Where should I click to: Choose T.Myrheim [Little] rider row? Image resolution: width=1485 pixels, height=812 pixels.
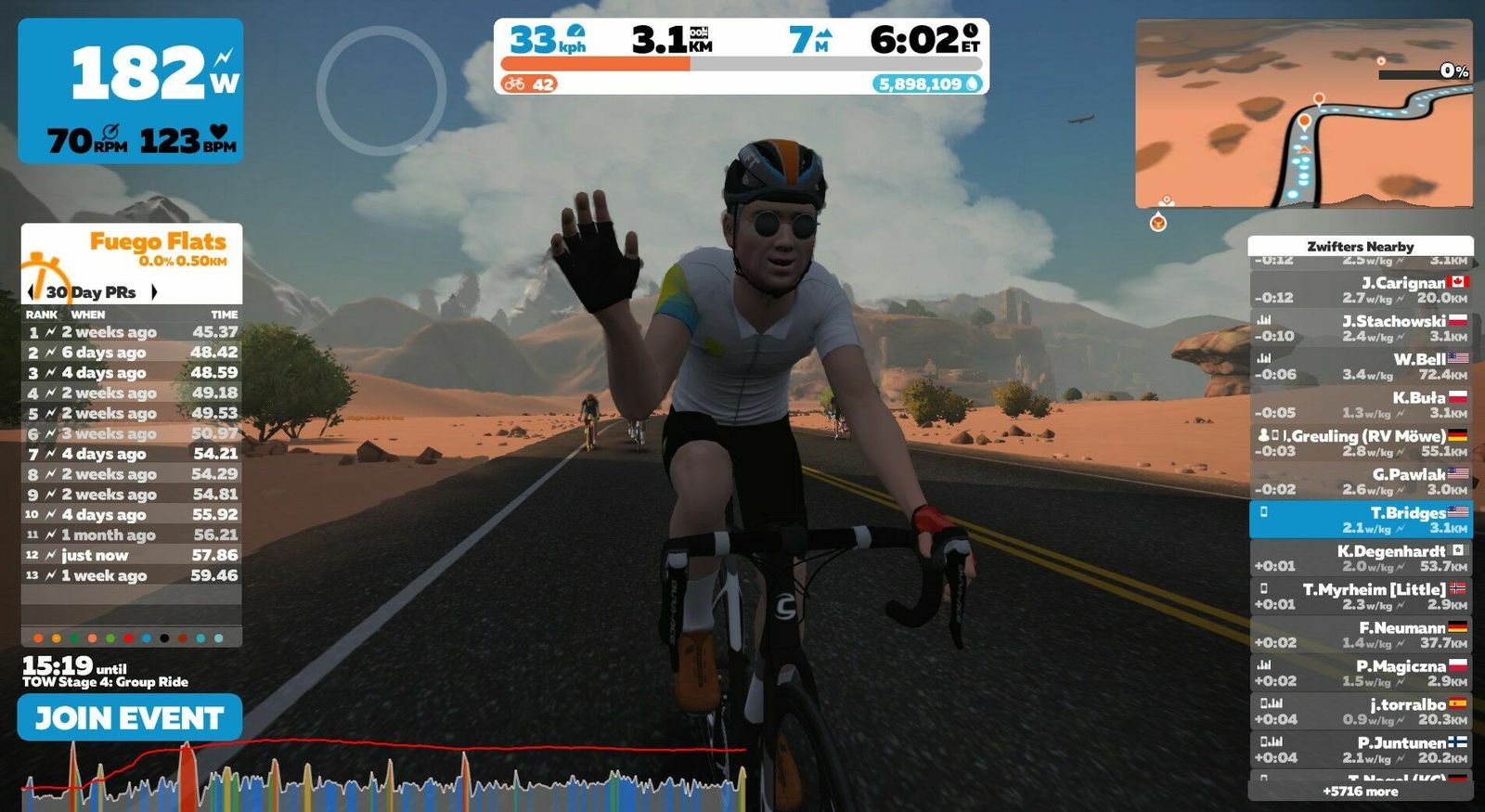pyautogui.click(x=1361, y=596)
